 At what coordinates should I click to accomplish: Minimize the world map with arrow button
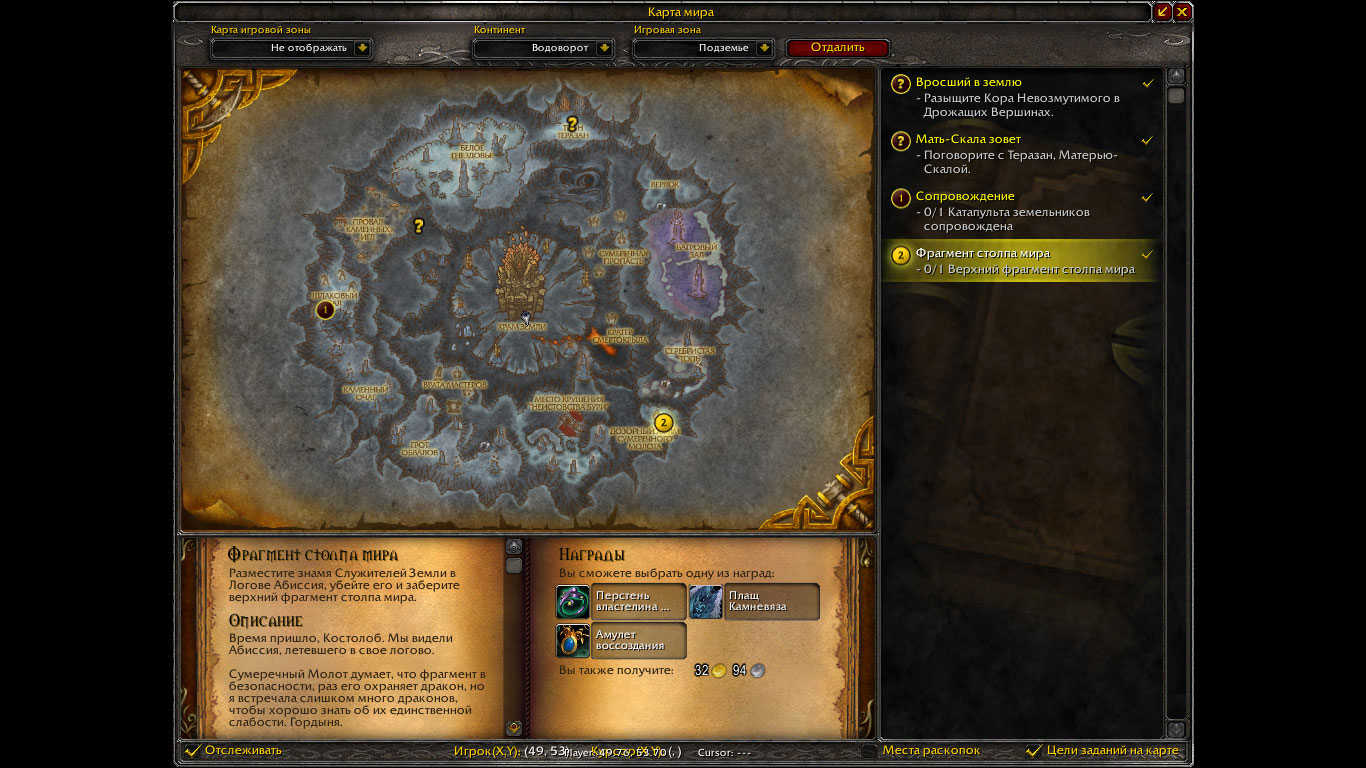(1162, 12)
